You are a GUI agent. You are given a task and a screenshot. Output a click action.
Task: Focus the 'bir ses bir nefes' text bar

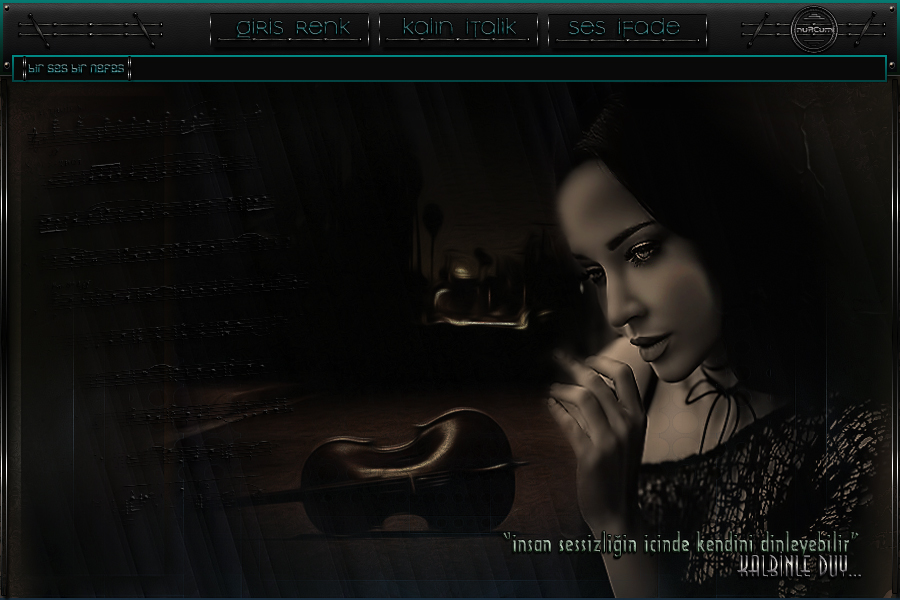[x=450, y=69]
